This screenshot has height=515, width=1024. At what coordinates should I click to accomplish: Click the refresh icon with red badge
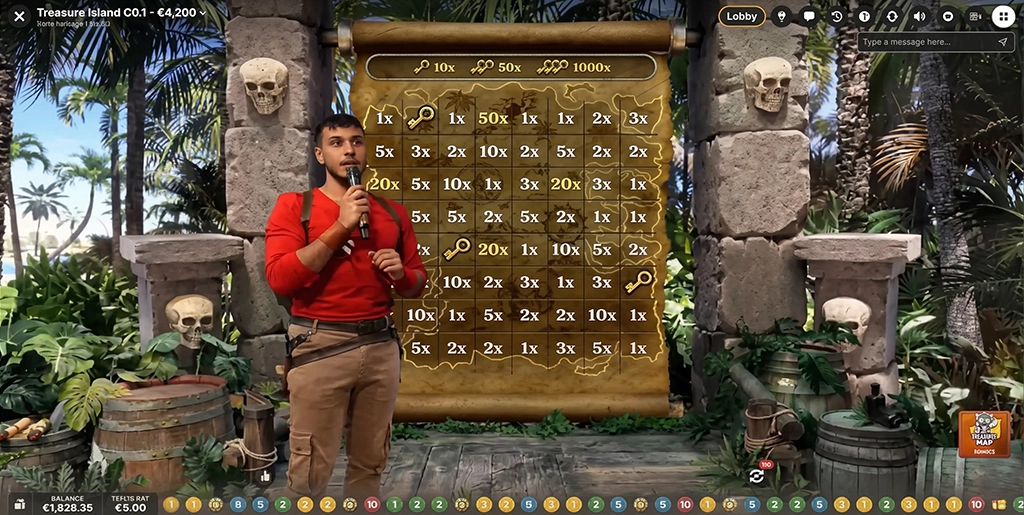pos(756,476)
